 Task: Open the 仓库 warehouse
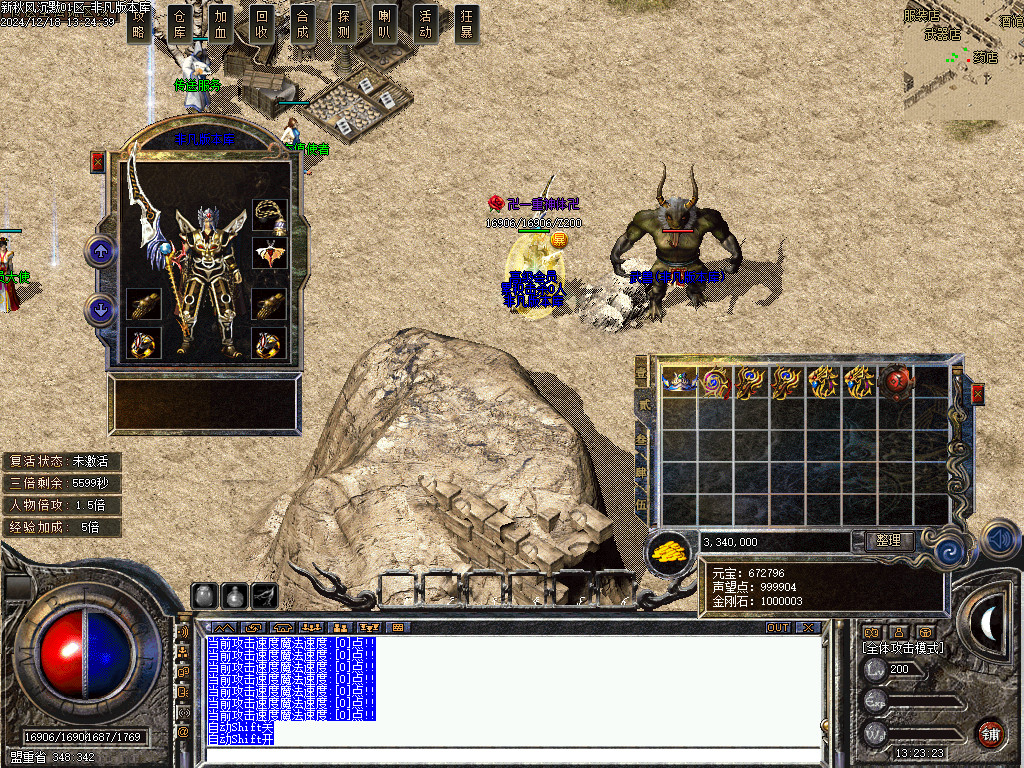pos(180,24)
